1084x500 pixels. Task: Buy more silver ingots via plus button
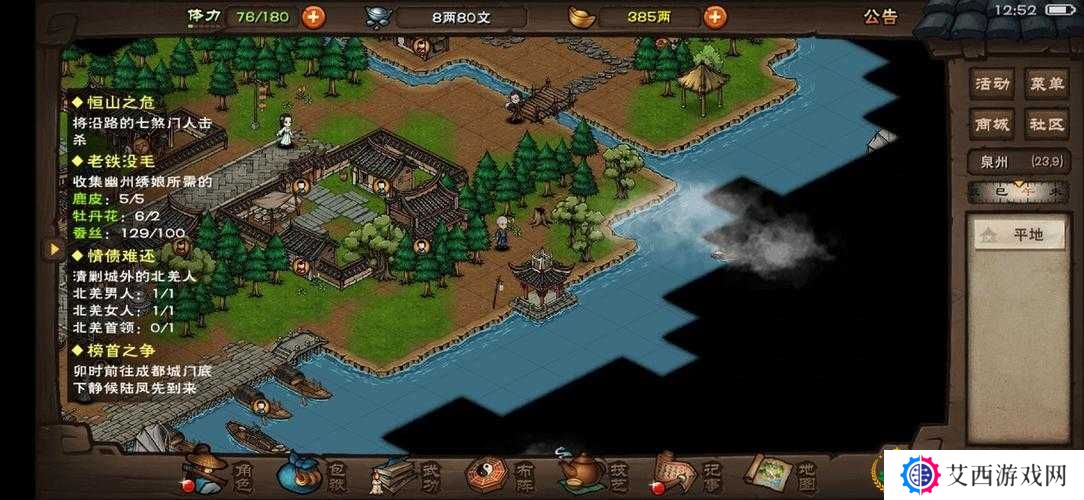coord(715,16)
